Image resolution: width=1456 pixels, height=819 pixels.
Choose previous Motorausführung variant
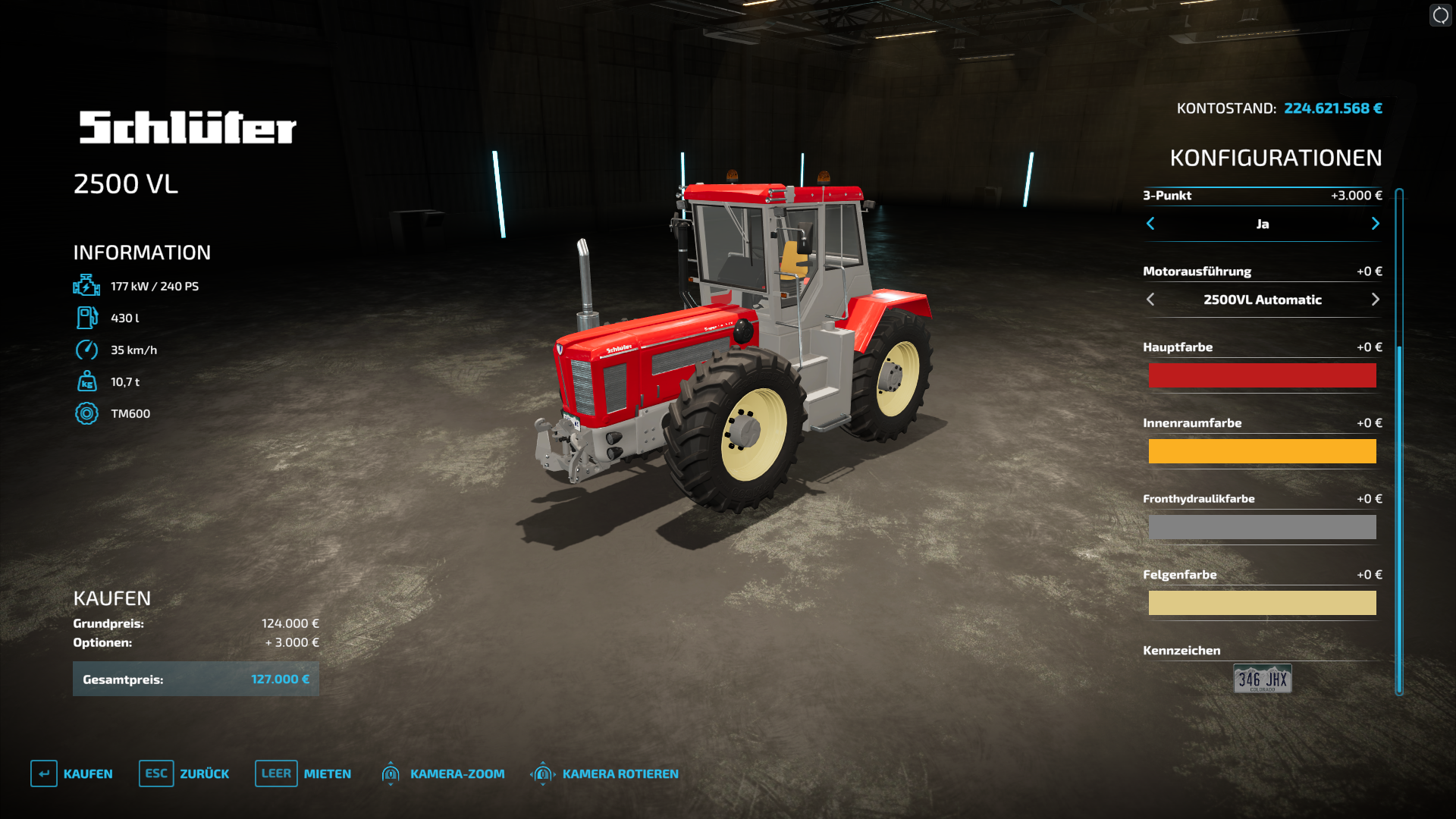[x=1150, y=300]
